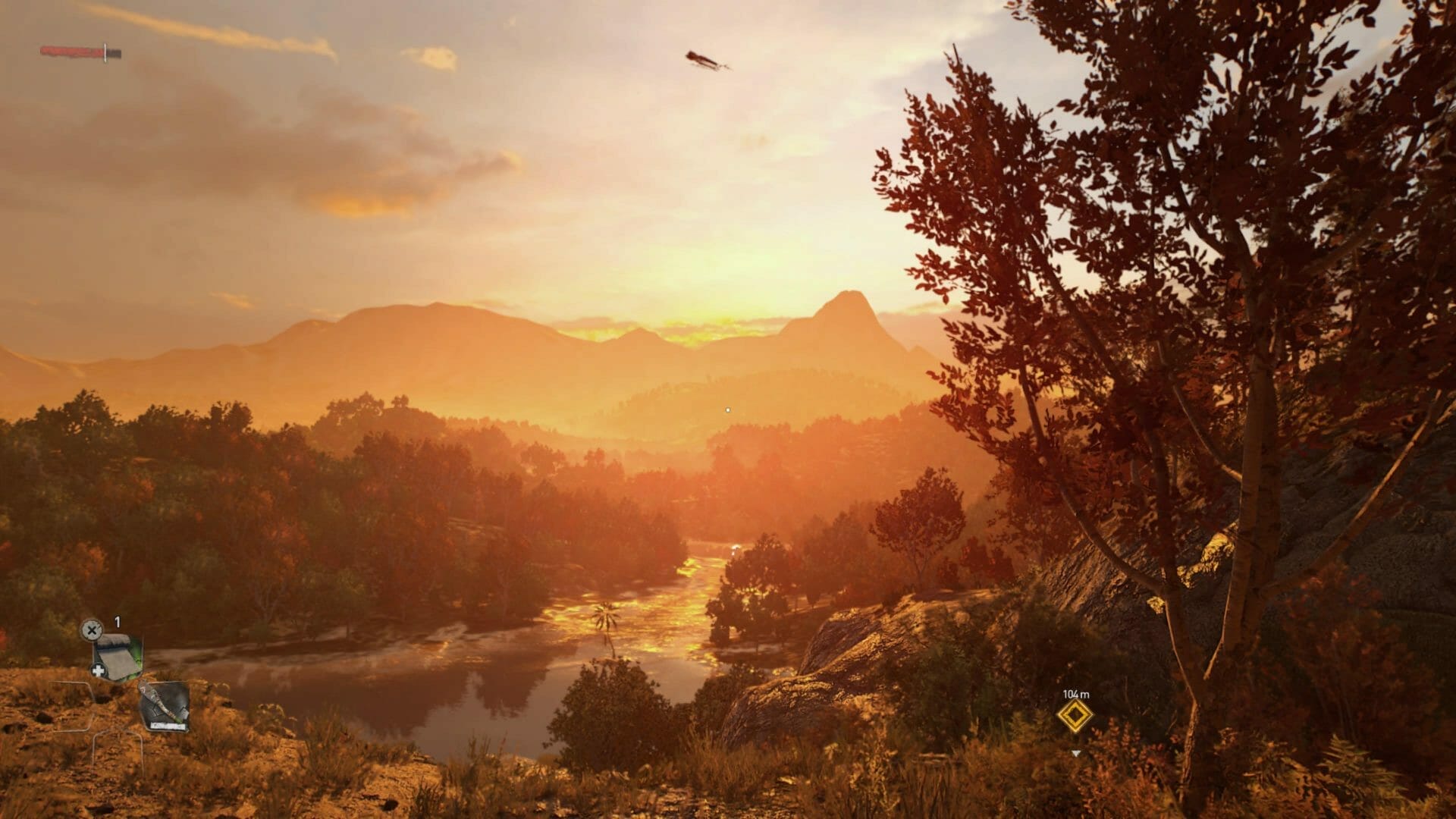
Task: Select the equipped melee weapon slot
Action: pos(165,706)
